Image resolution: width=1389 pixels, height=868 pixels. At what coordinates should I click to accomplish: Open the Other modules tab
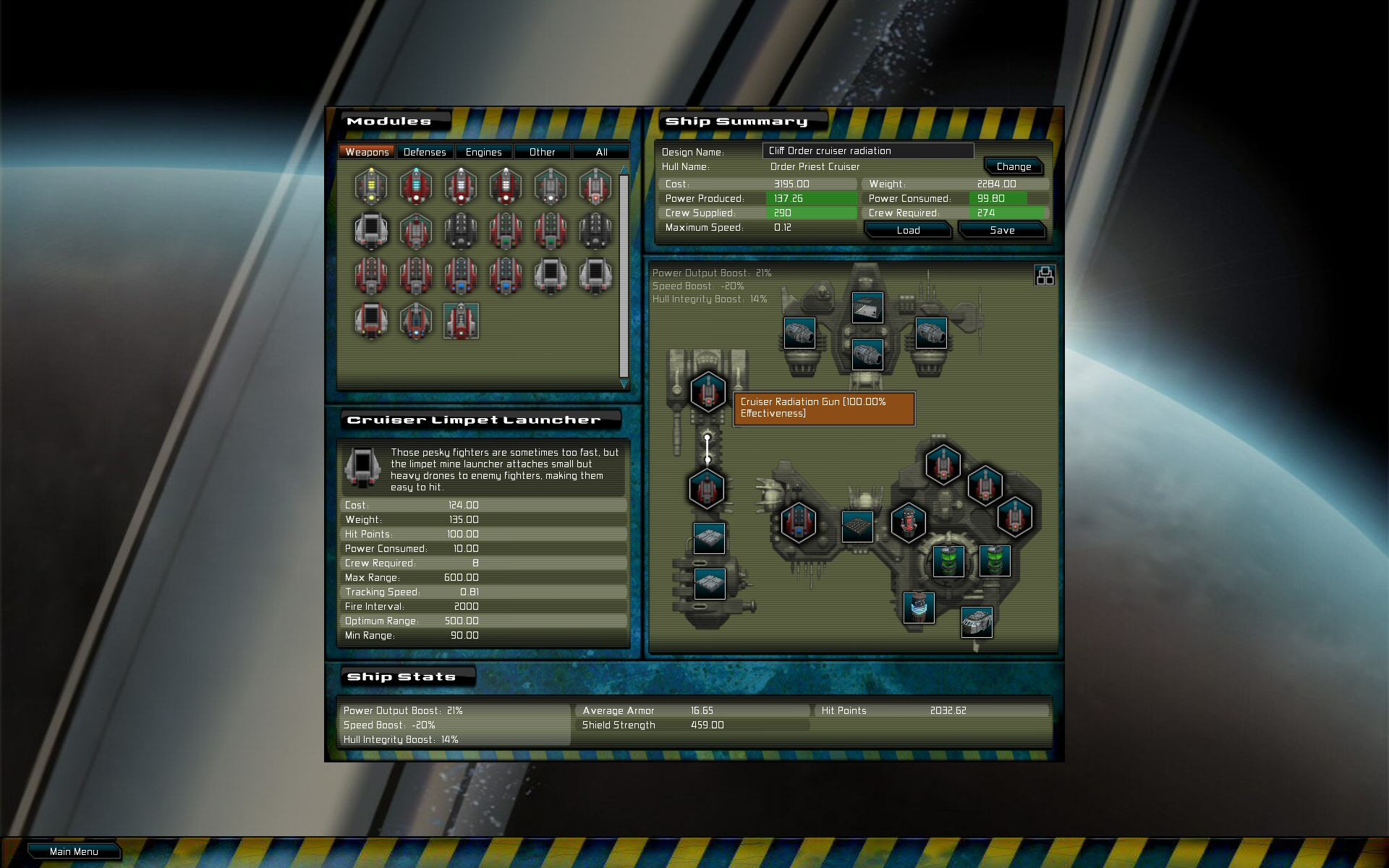(x=543, y=151)
